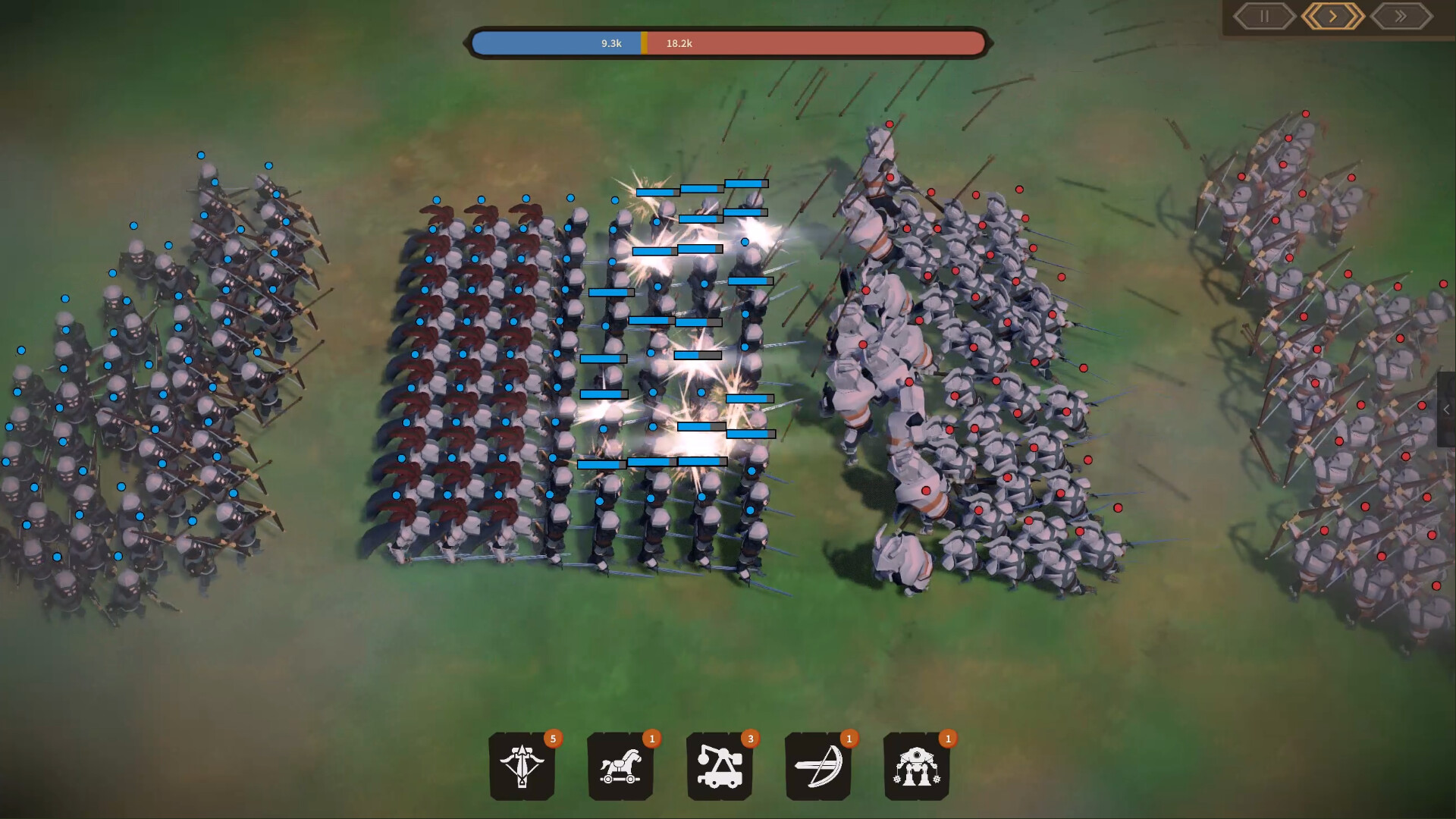Fast forward the battle

coord(1400,16)
